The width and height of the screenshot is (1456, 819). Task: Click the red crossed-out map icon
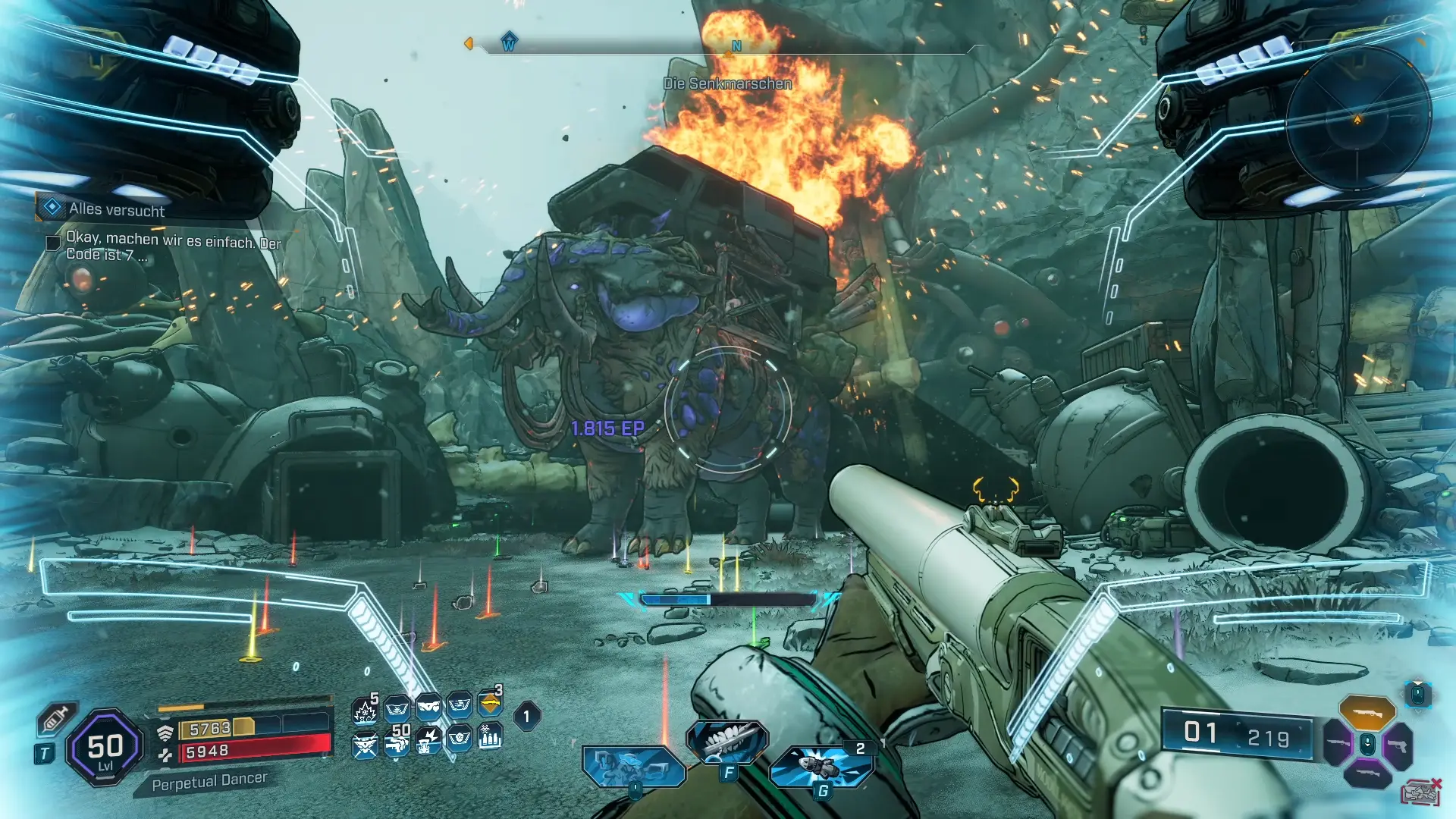tap(1421, 793)
